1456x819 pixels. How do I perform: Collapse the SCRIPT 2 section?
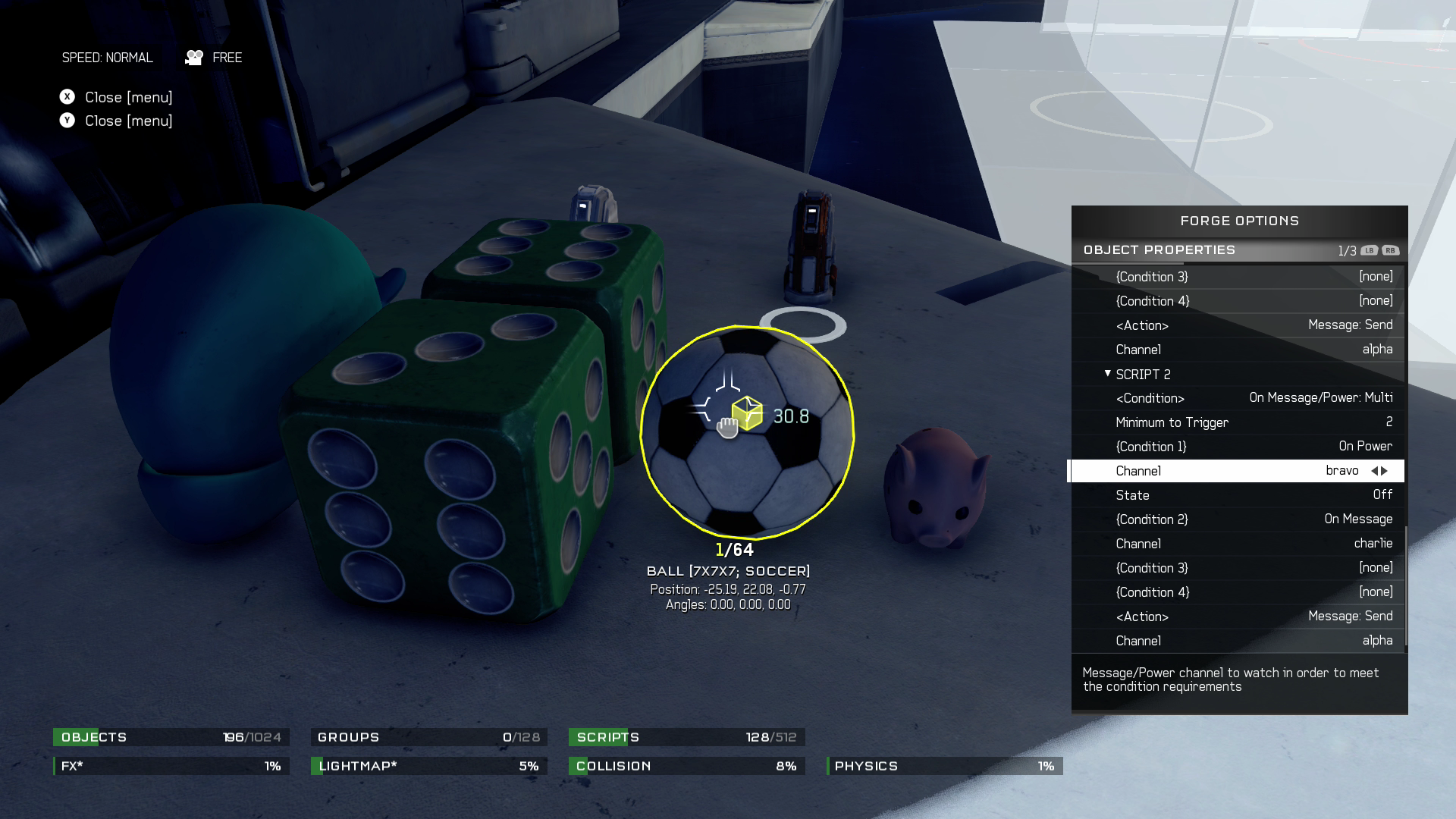pos(1108,374)
